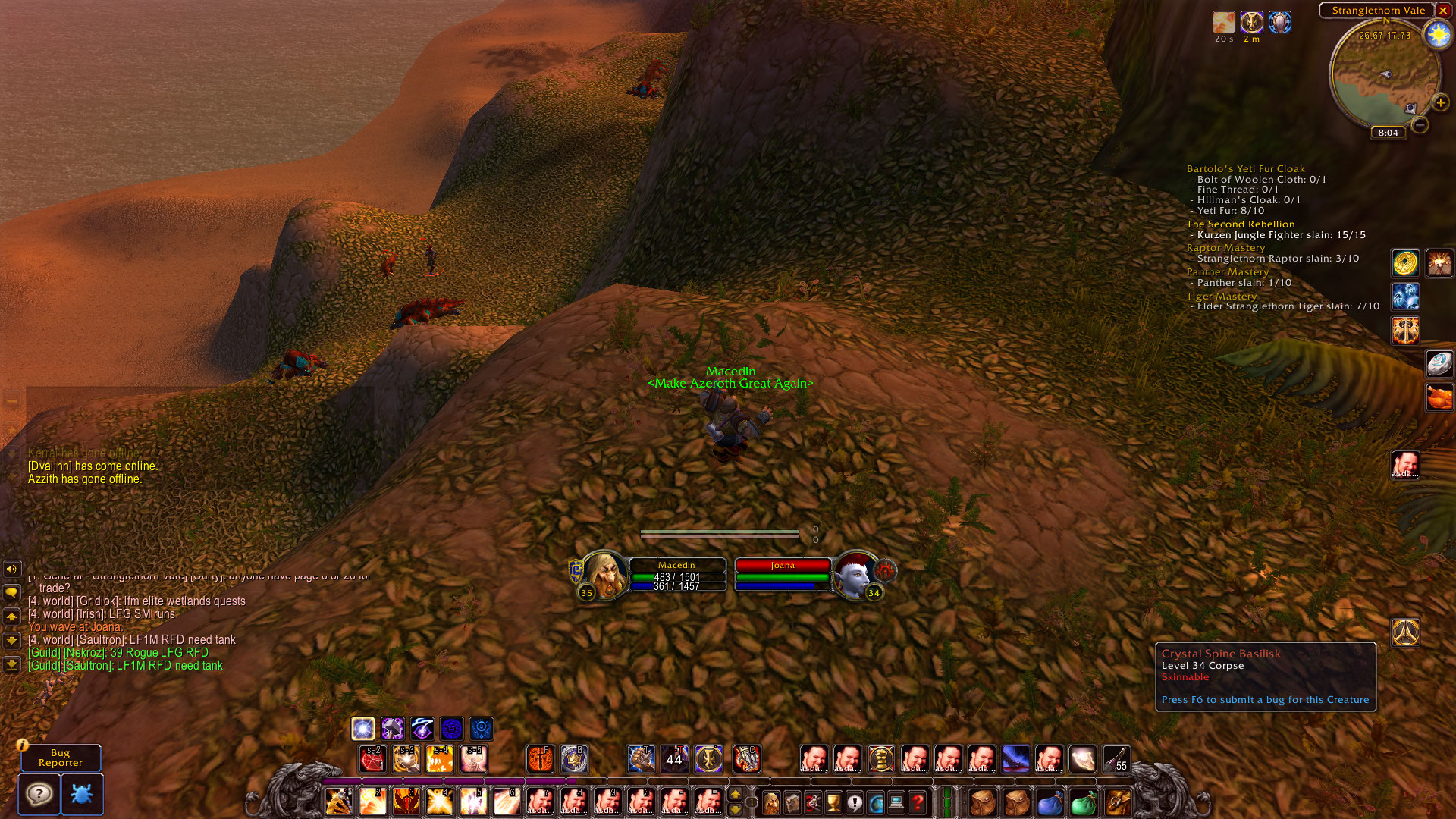Screen dimensions: 1456x819
Task: Open the red question mark help button
Action: [918, 802]
